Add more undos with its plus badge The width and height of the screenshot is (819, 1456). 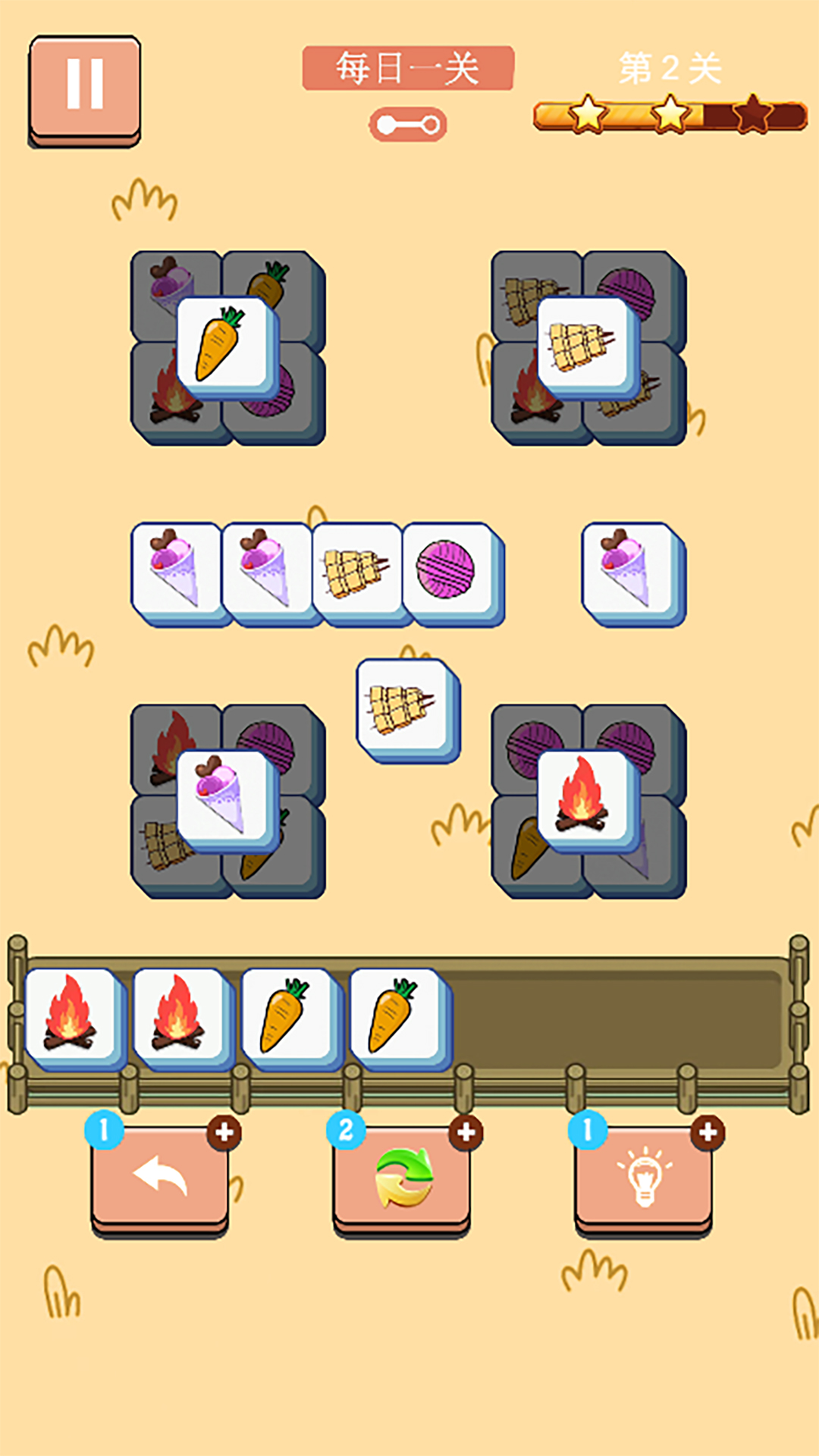(224, 1133)
